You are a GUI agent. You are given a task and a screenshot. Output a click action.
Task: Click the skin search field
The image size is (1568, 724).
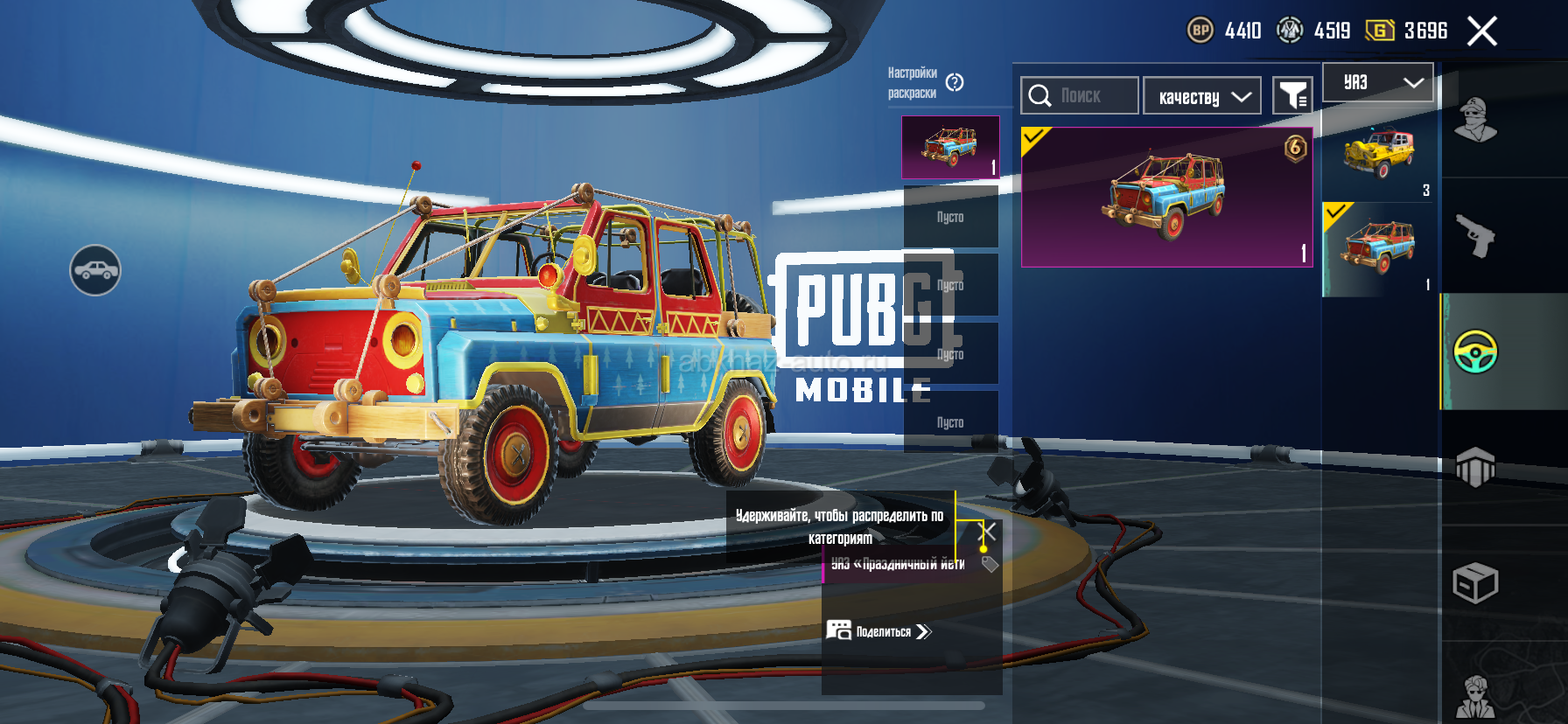click(1080, 95)
